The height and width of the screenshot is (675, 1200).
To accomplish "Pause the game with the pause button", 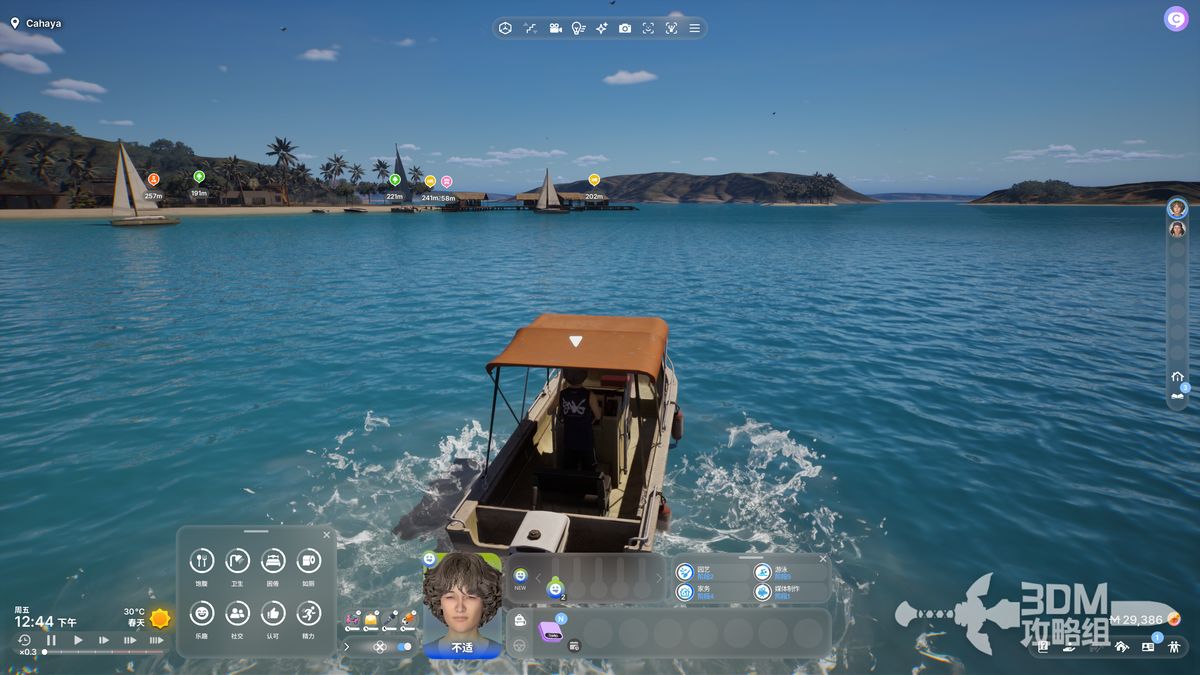I will point(51,640).
